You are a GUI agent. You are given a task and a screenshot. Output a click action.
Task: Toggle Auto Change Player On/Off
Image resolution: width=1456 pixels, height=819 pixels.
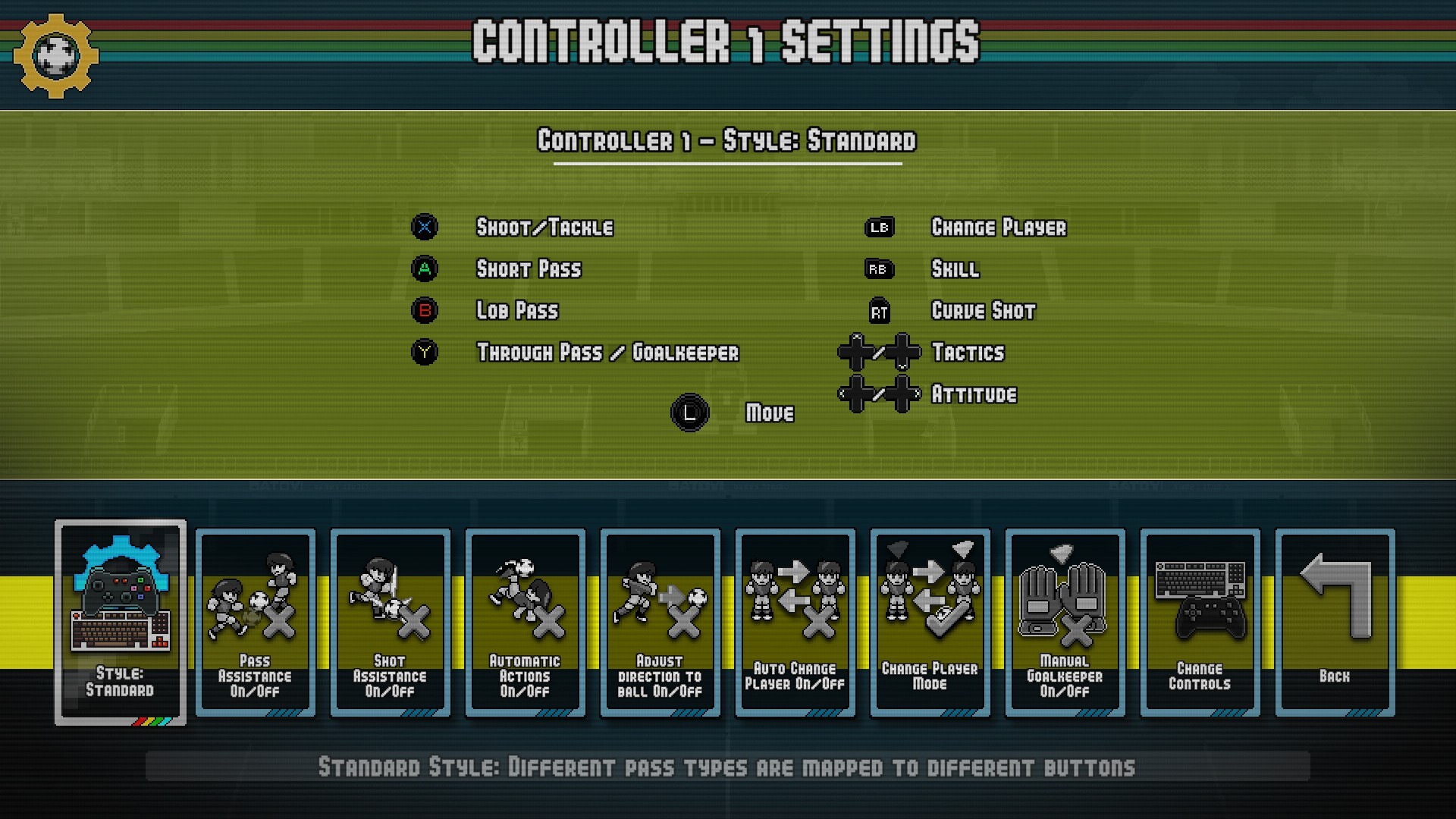click(795, 622)
